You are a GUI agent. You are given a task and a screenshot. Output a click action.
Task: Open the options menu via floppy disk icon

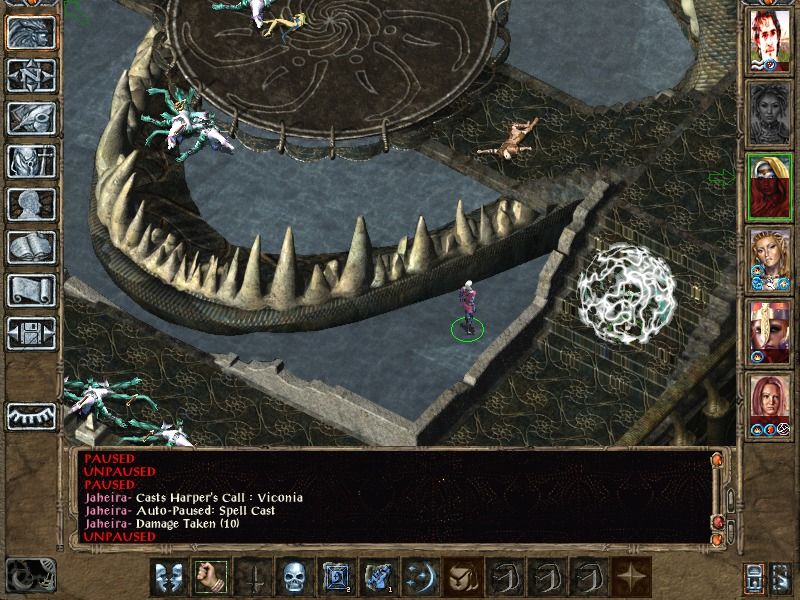[30, 333]
